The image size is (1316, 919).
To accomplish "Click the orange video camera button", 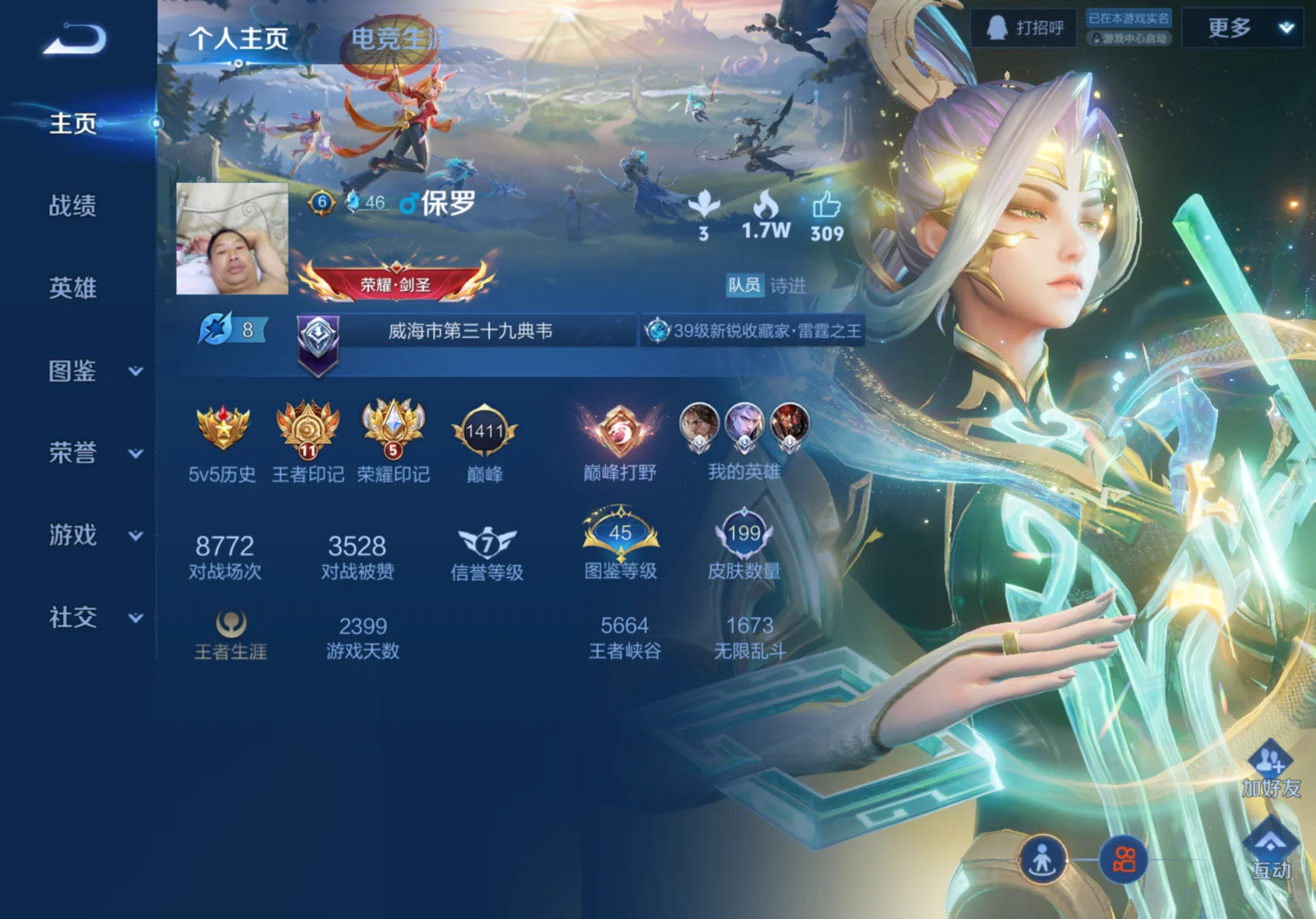I will 1124,859.
